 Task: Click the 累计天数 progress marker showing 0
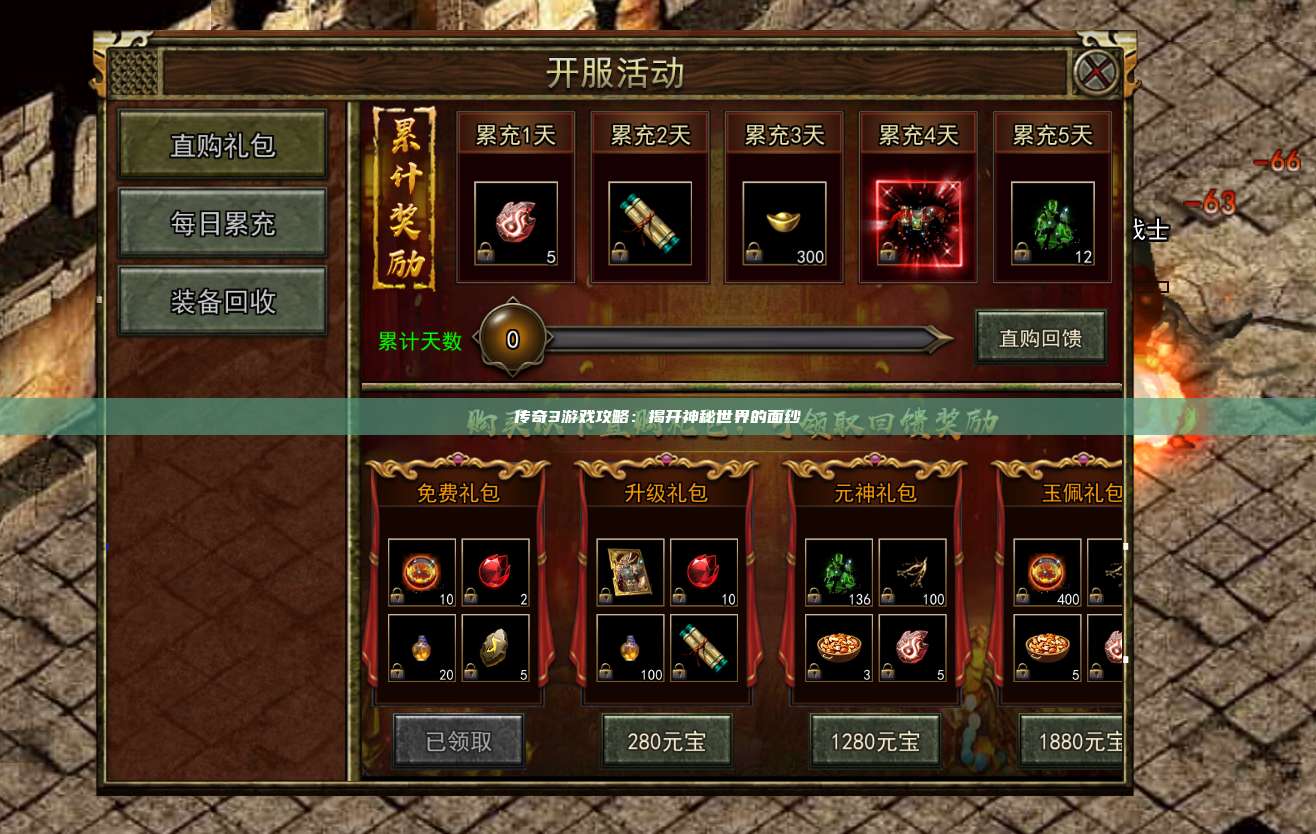pos(512,338)
